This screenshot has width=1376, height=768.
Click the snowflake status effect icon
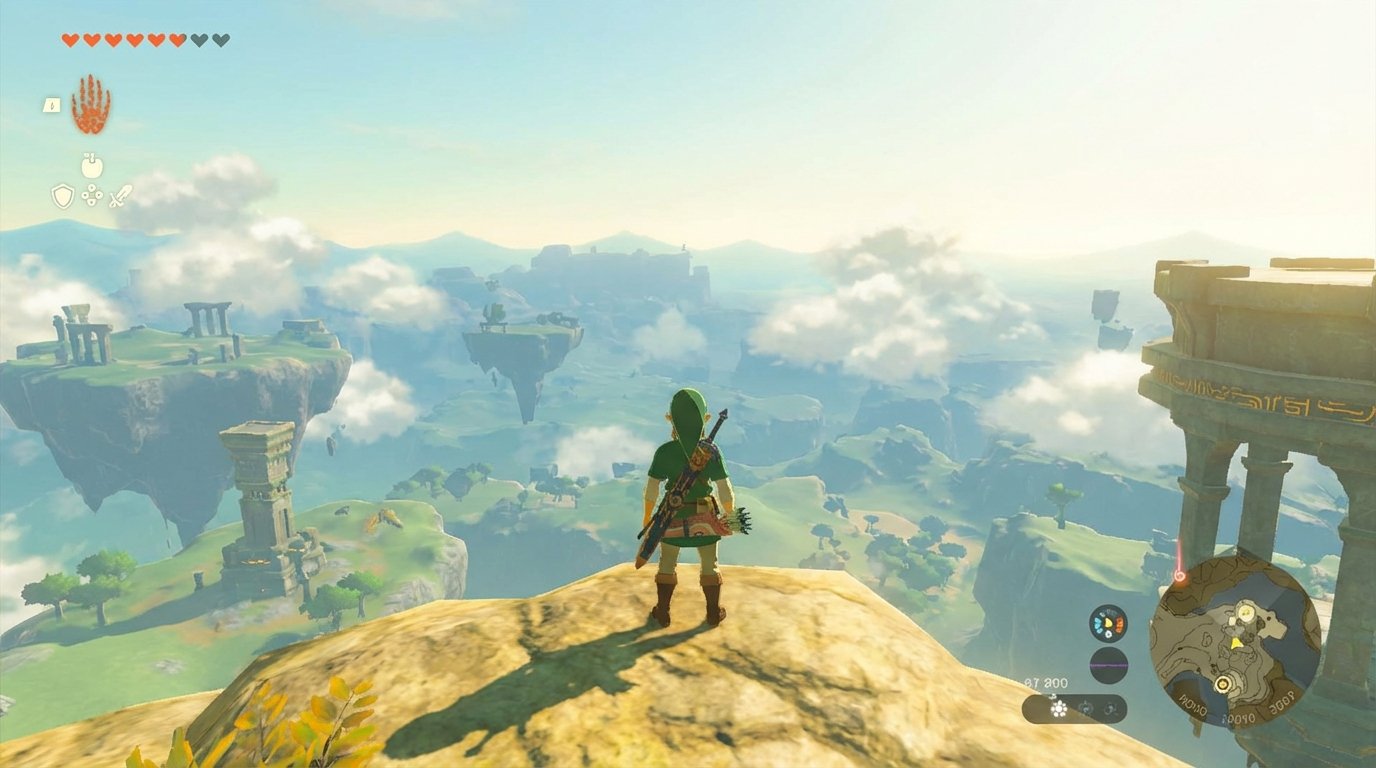[x=1059, y=708]
